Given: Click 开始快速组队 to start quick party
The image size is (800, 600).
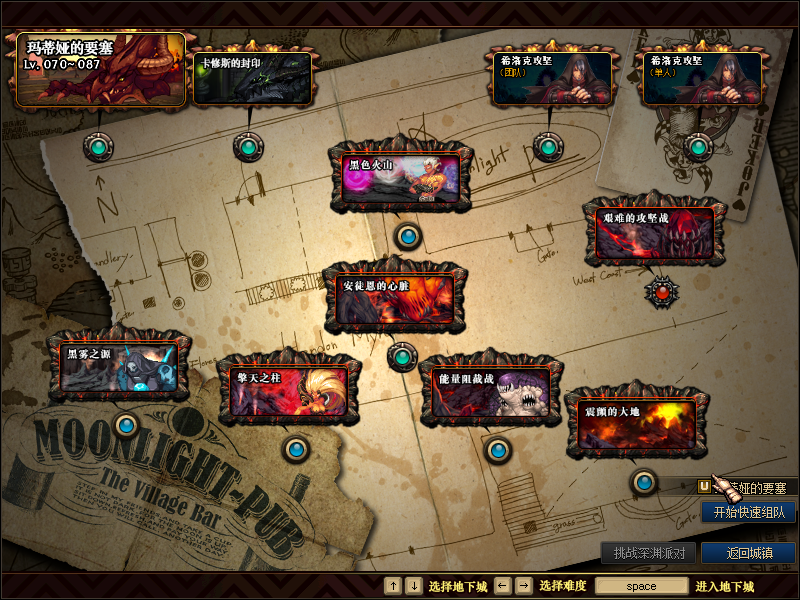Looking at the screenshot, I should pos(748,512).
